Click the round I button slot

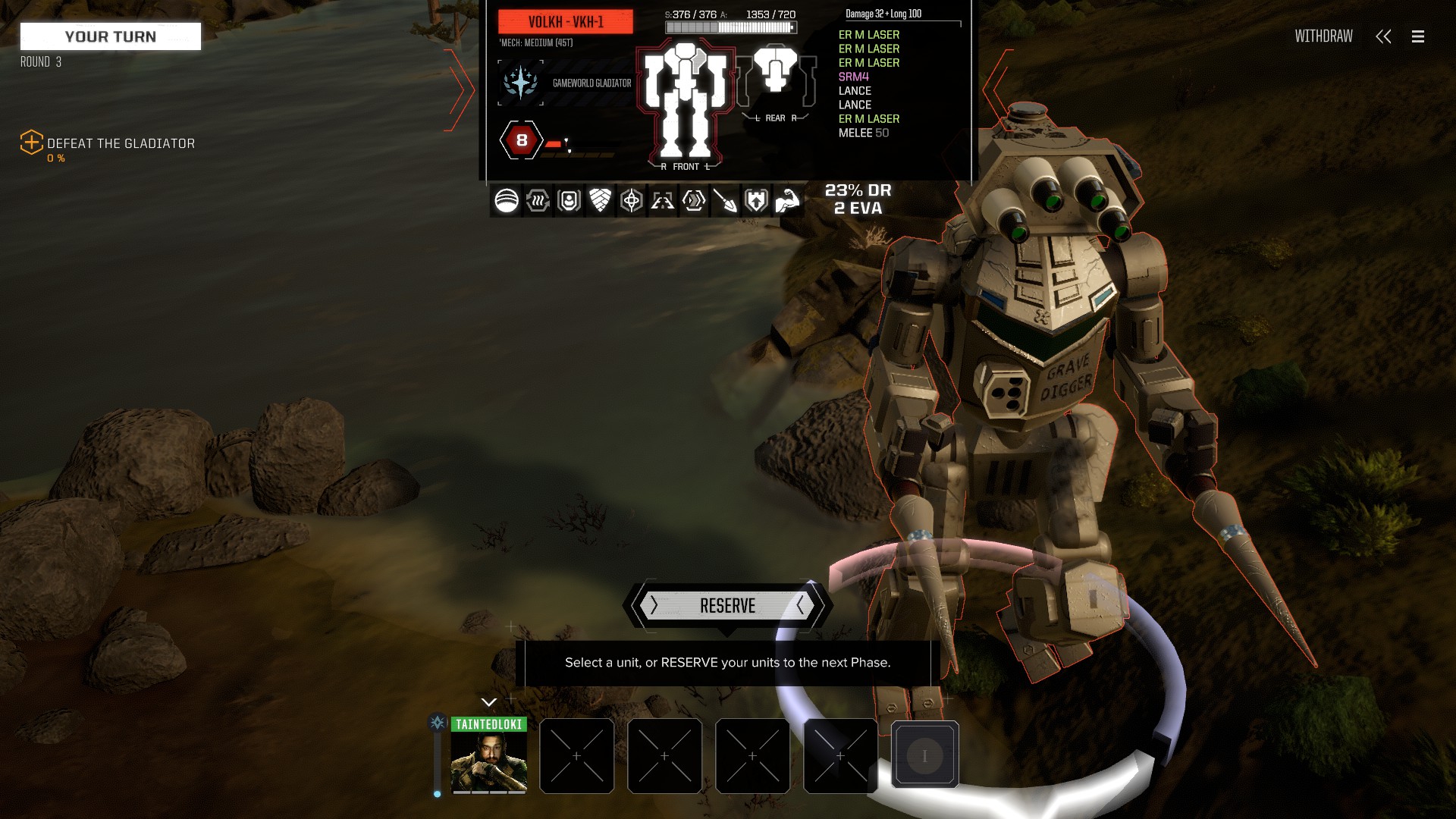924,755
